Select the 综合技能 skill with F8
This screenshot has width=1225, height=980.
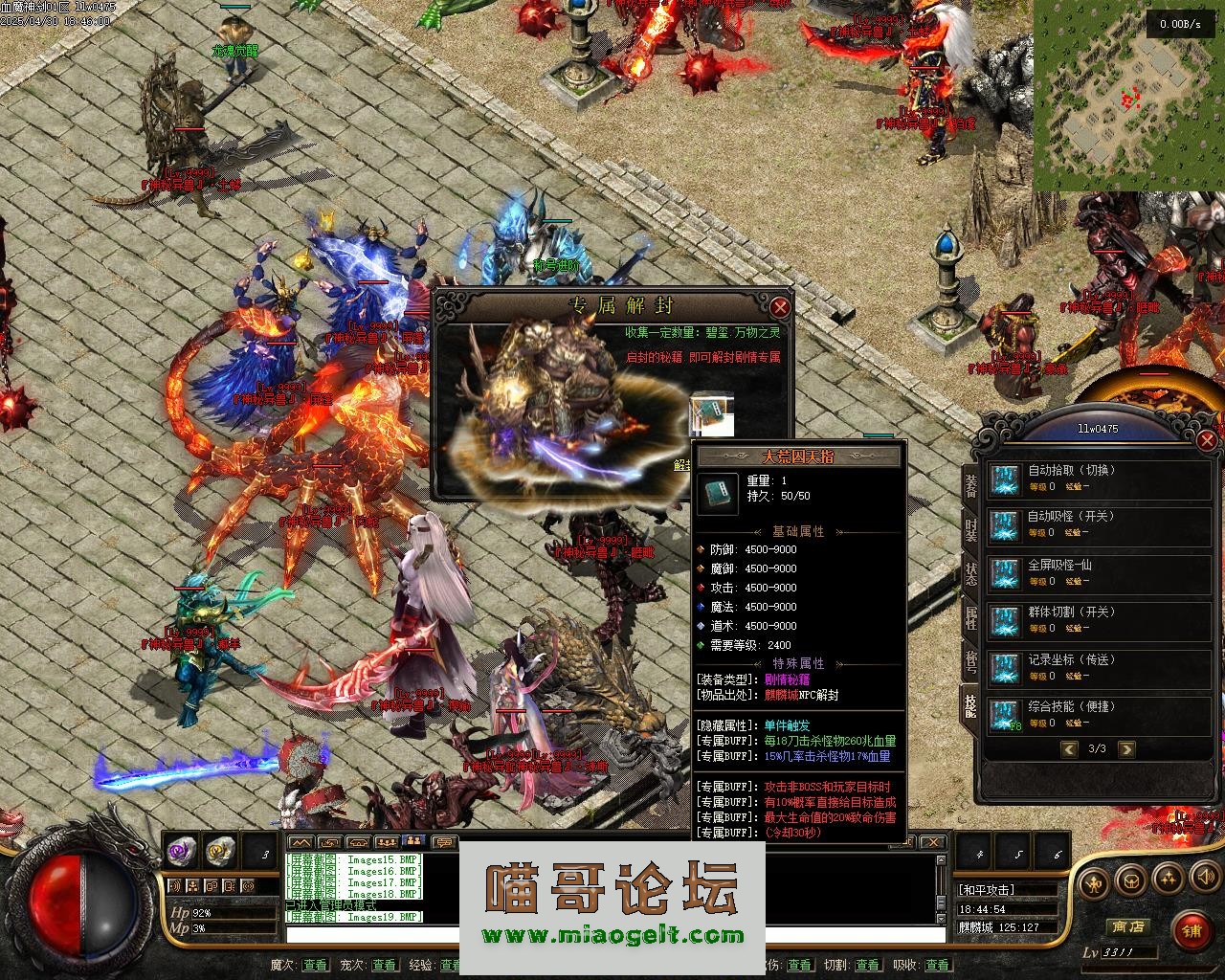[1101, 714]
